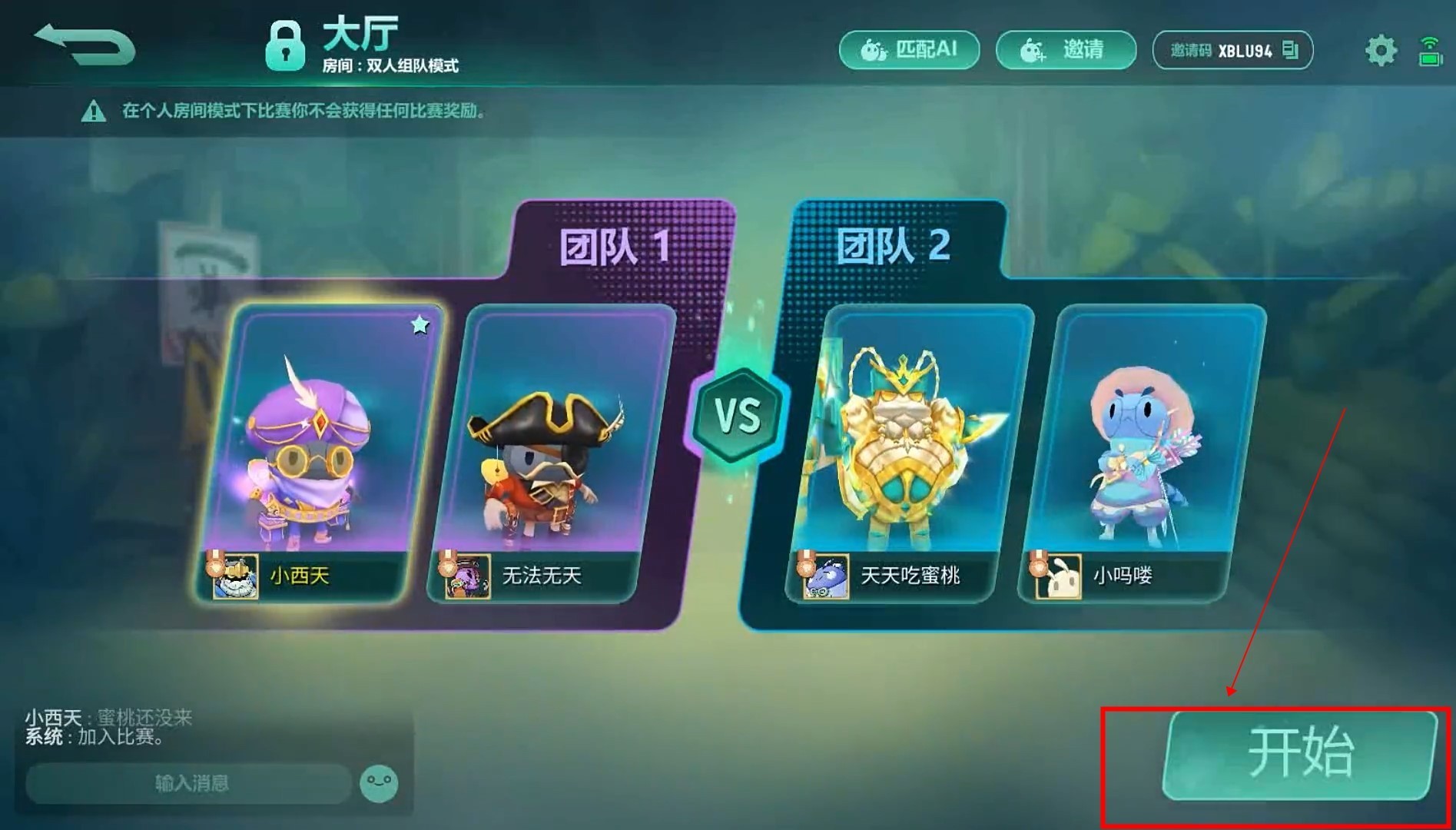Click the 邀请 invite button
This screenshot has width=1456, height=830.
pyautogui.click(x=1066, y=49)
